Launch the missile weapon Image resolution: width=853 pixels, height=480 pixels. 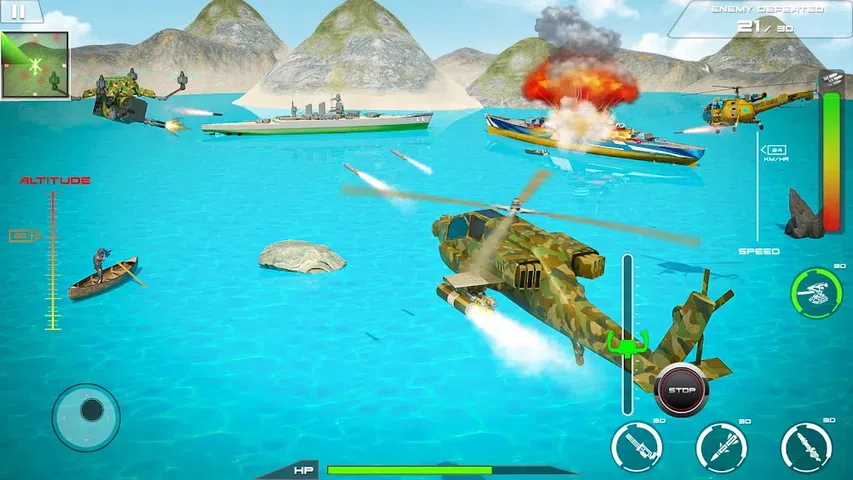click(721, 446)
